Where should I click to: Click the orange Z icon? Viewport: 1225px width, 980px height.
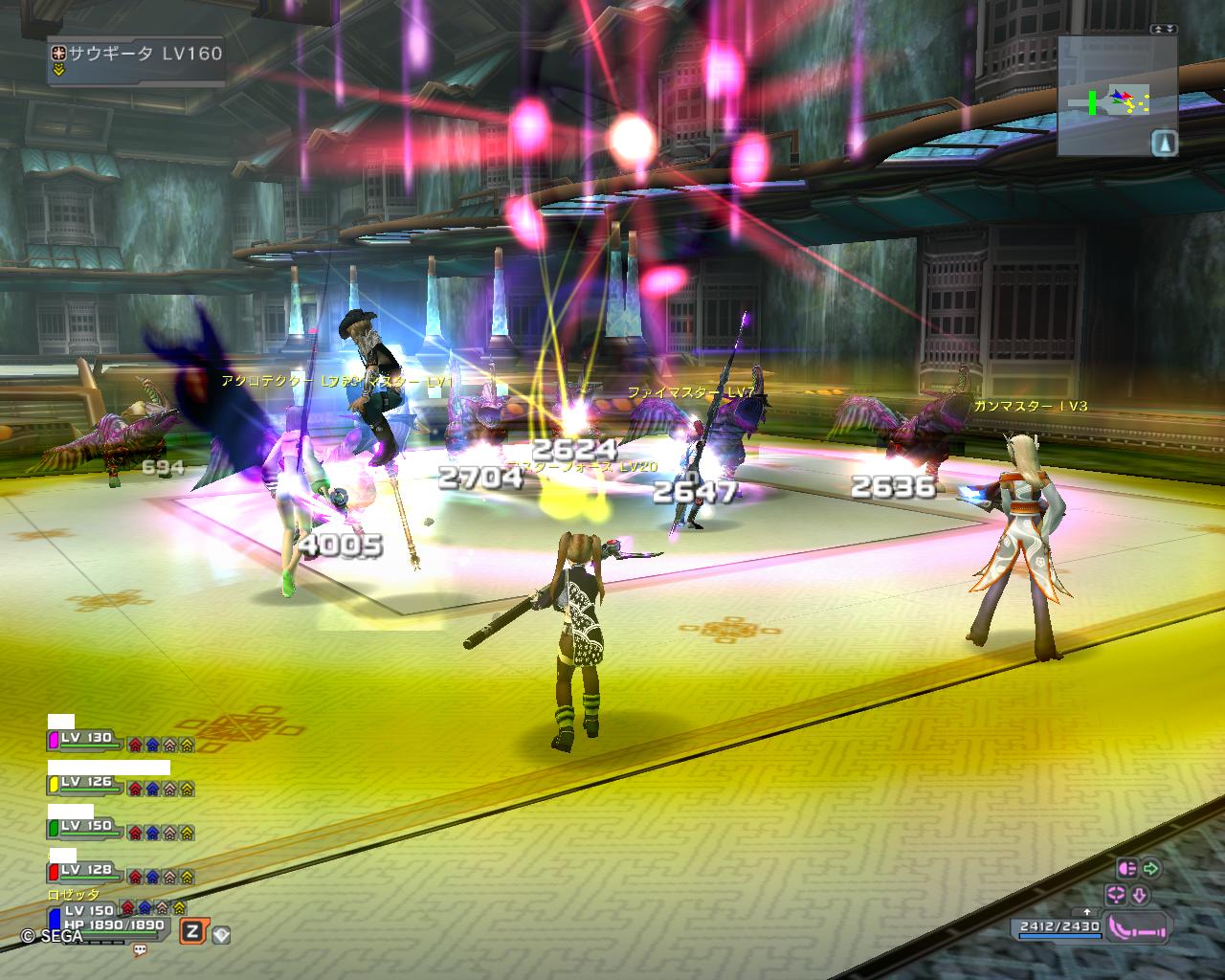point(193,931)
